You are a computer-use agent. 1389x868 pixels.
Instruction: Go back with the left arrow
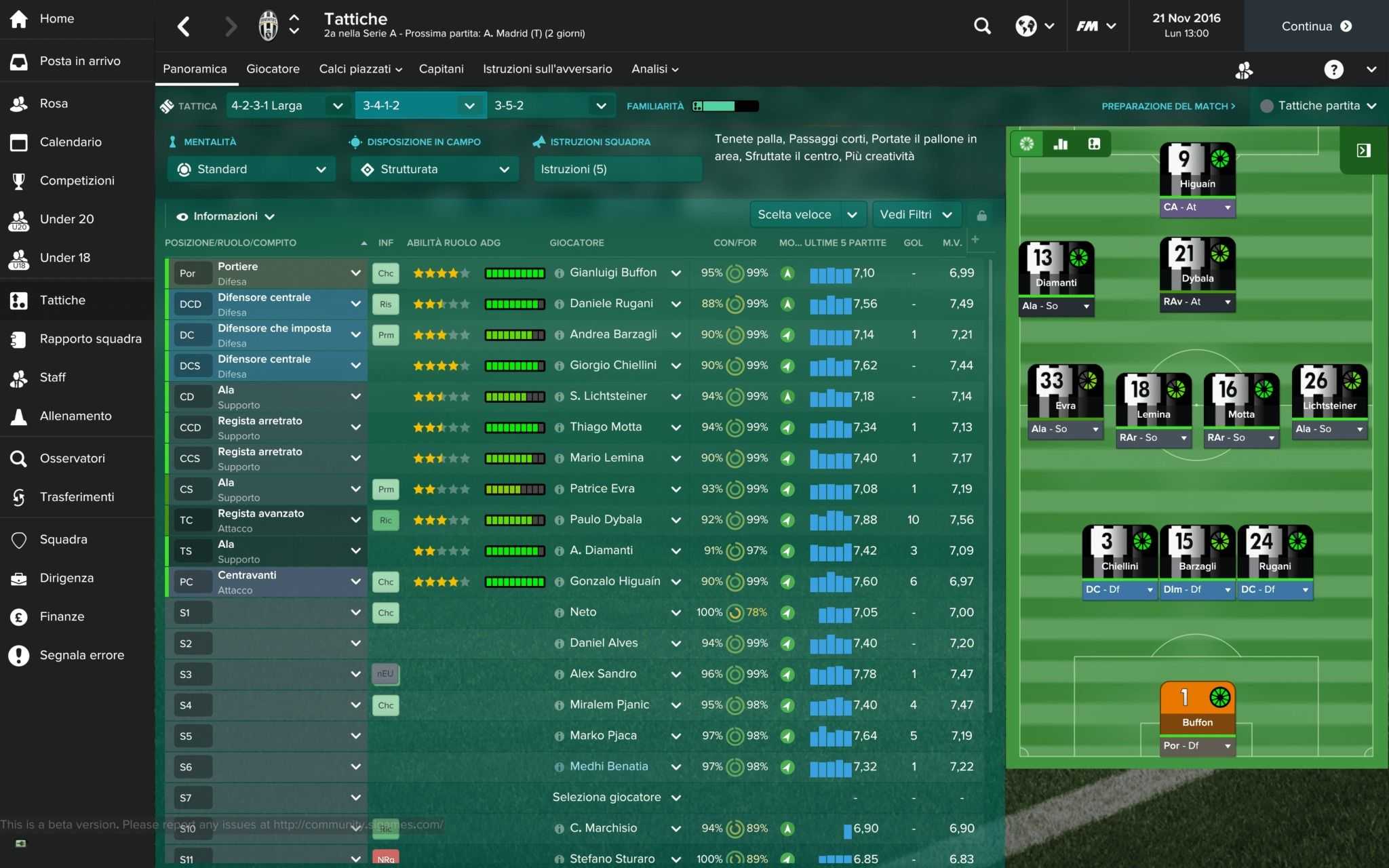click(184, 26)
